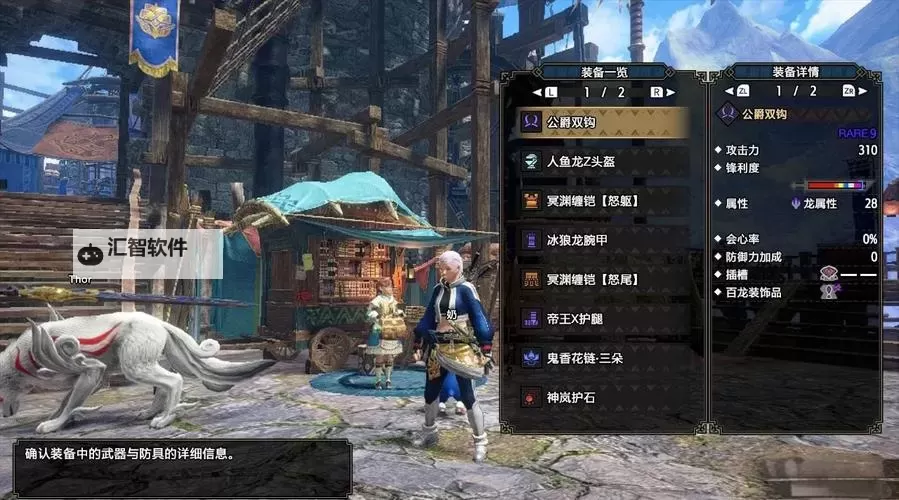The image size is (899, 500).
Task: Choose the 神岚护石 talisman entry
Action: [x=602, y=397]
